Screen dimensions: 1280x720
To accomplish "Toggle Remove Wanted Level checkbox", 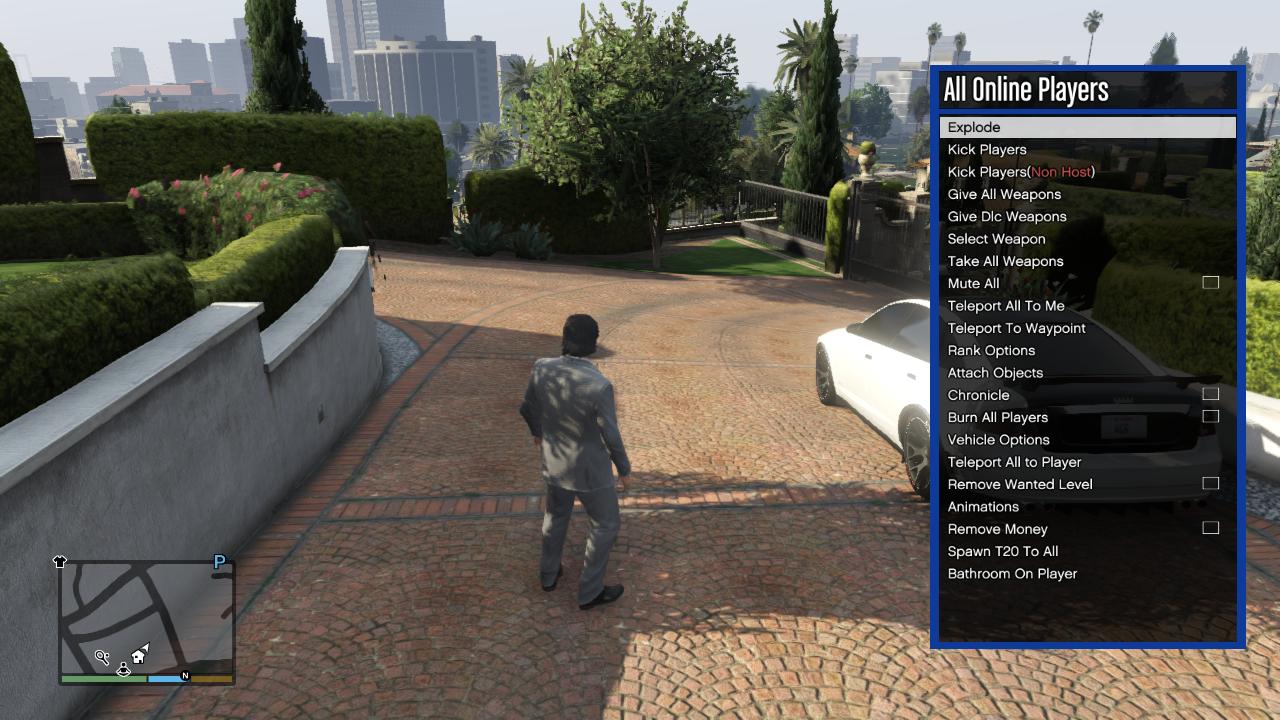I will 1210,483.
